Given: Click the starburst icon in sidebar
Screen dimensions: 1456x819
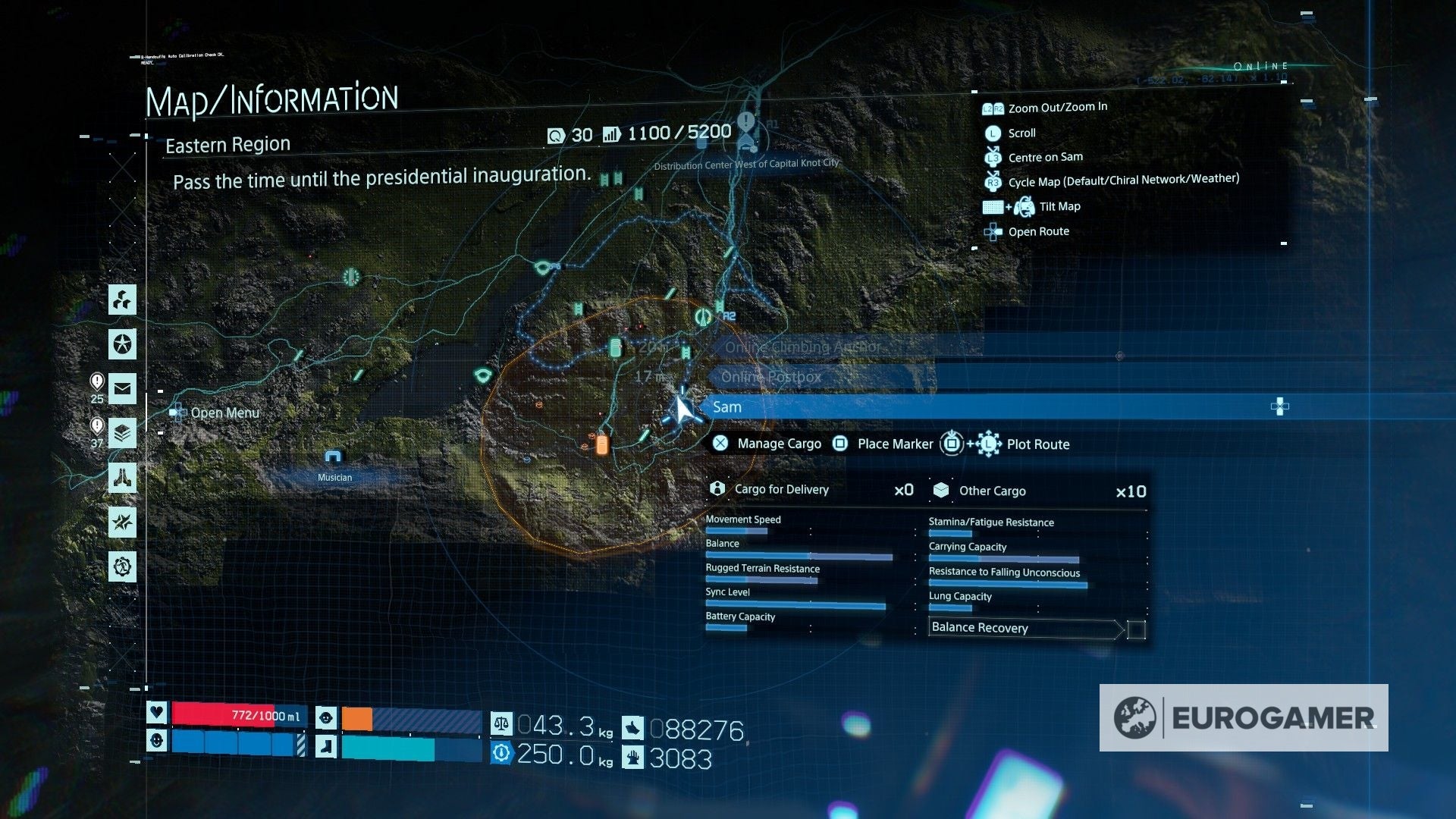Looking at the screenshot, I should pyautogui.click(x=121, y=522).
